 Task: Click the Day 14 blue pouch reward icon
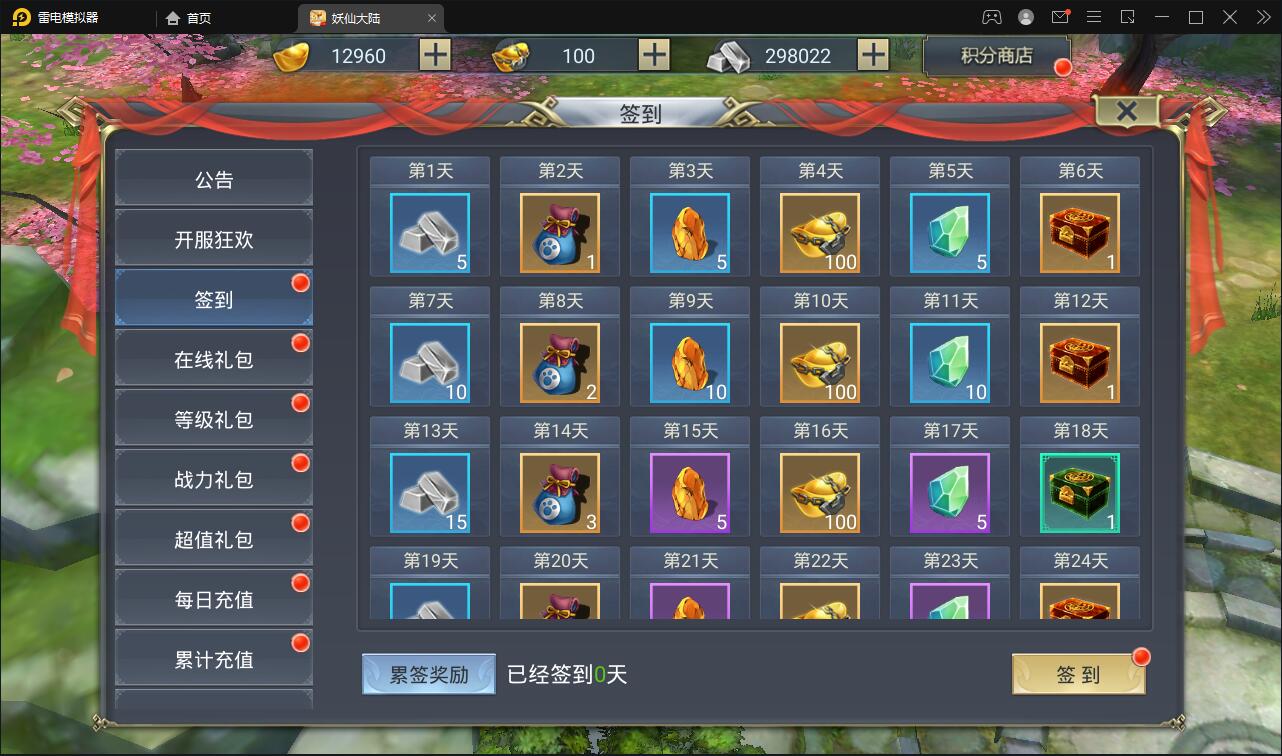click(559, 491)
